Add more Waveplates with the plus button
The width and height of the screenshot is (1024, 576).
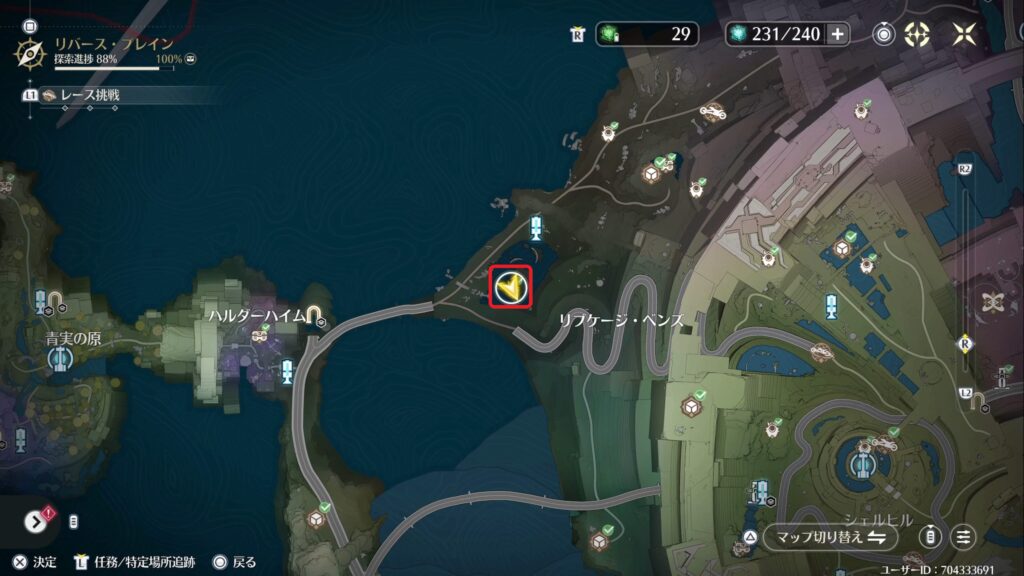(837, 34)
